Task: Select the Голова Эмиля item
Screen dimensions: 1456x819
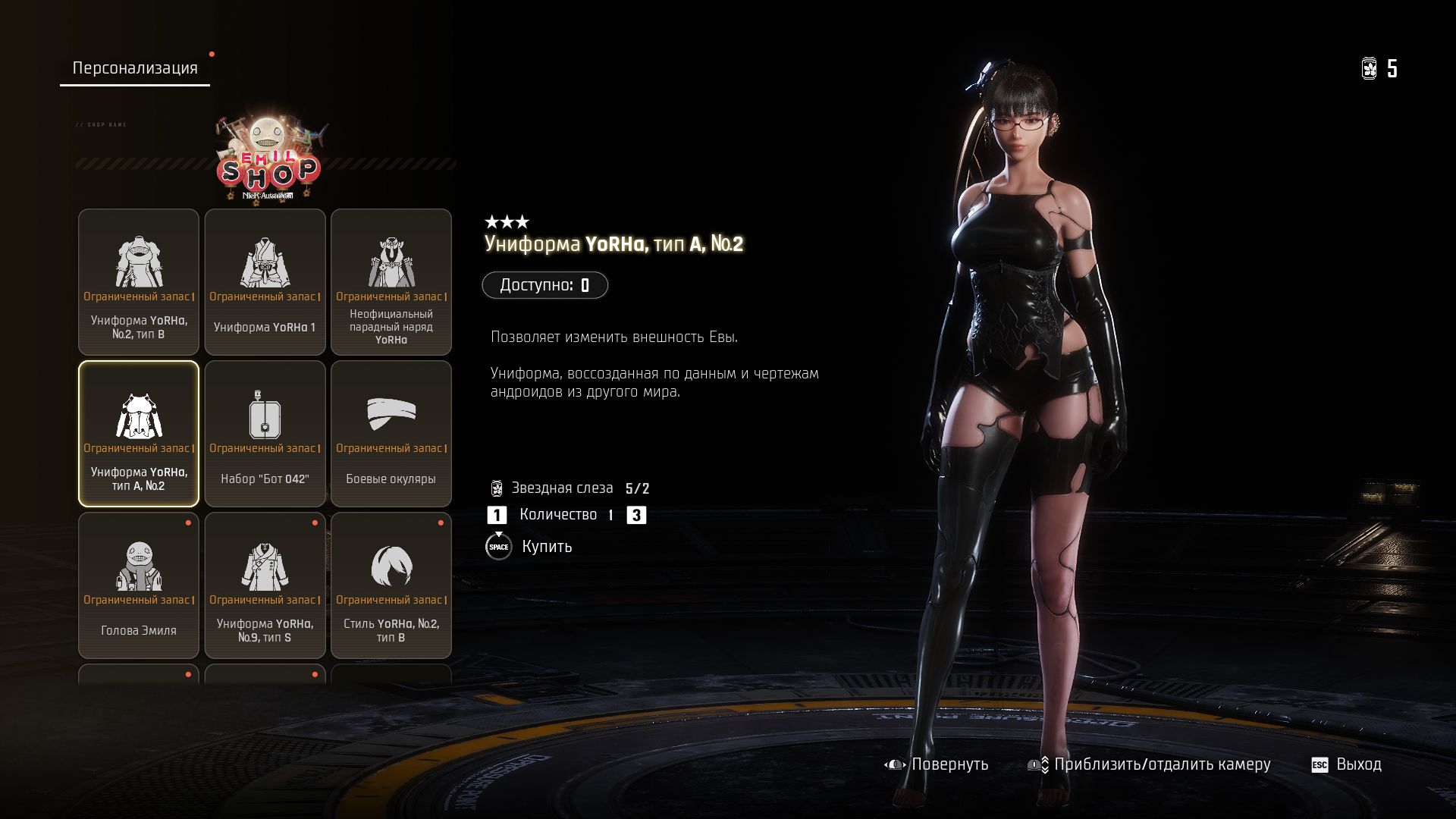Action: 139,585
